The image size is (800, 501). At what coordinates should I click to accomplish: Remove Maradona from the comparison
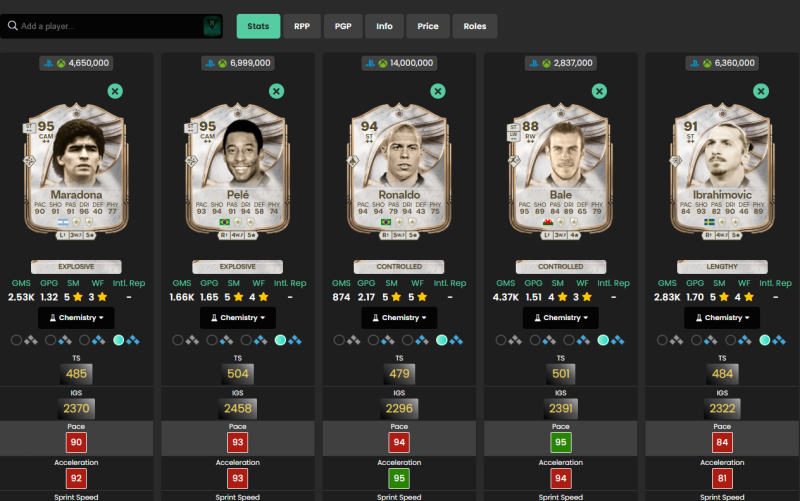tap(115, 91)
